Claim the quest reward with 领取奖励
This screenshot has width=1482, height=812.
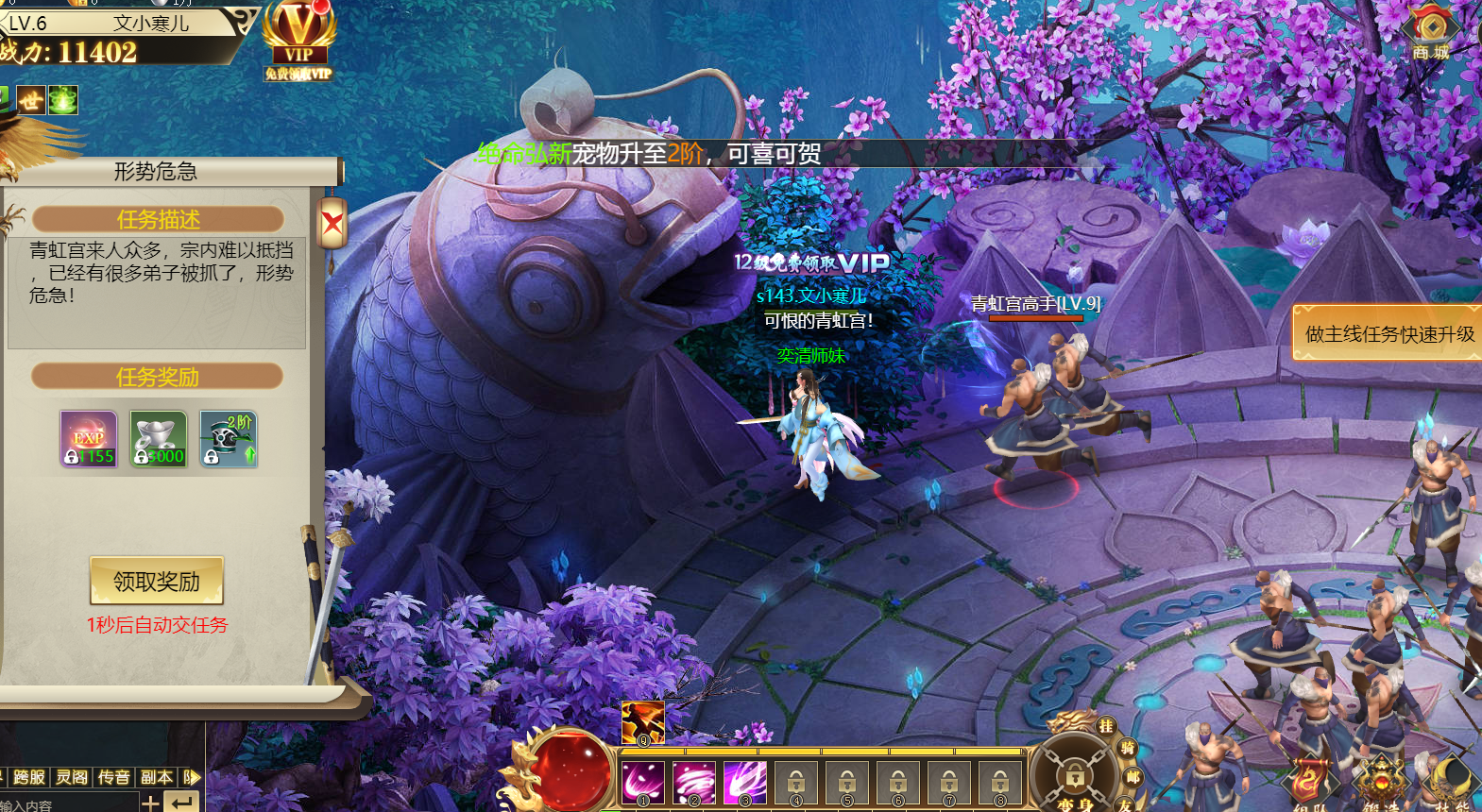point(157,581)
